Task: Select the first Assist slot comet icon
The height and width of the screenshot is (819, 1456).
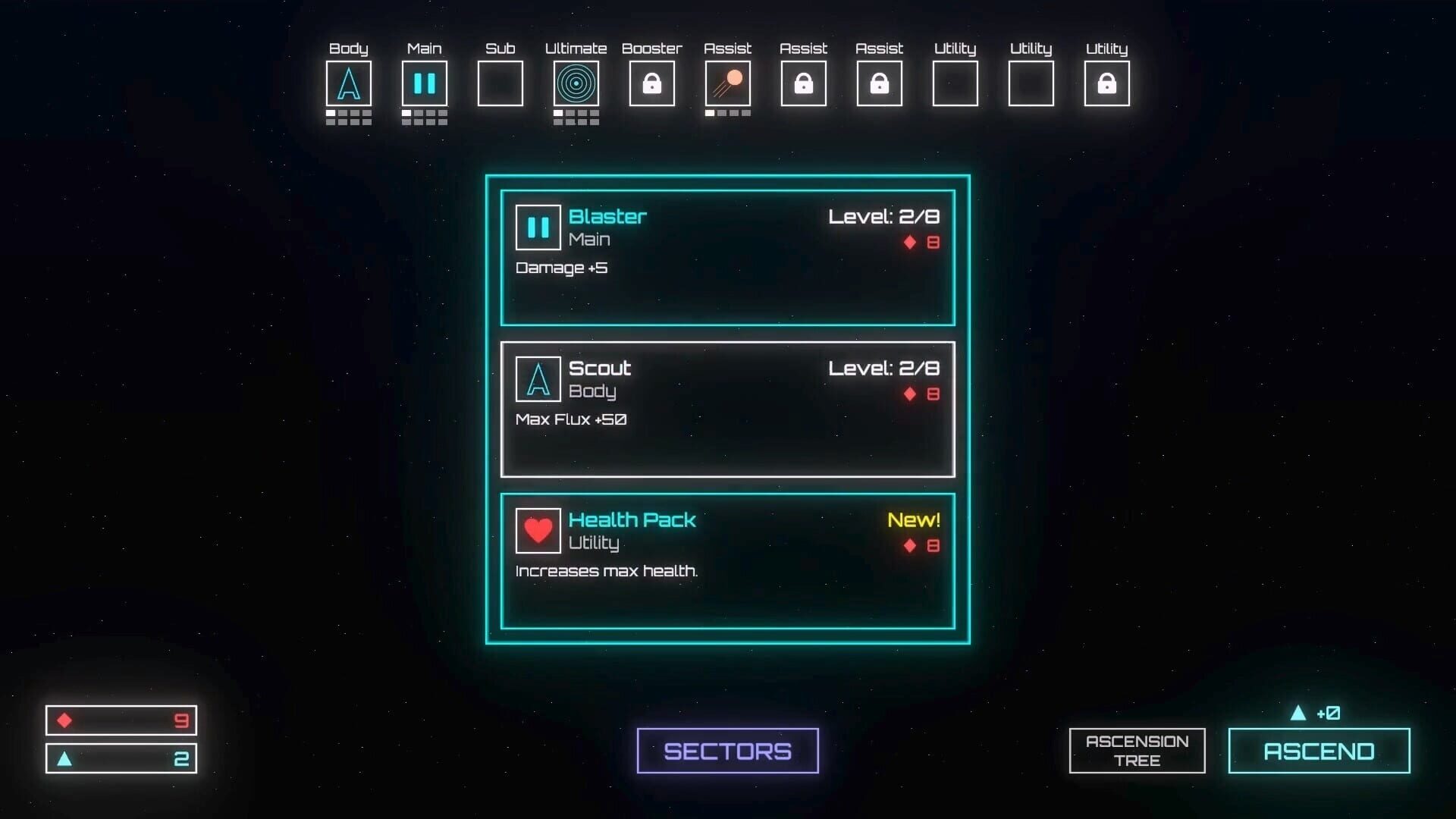Action: [727, 83]
